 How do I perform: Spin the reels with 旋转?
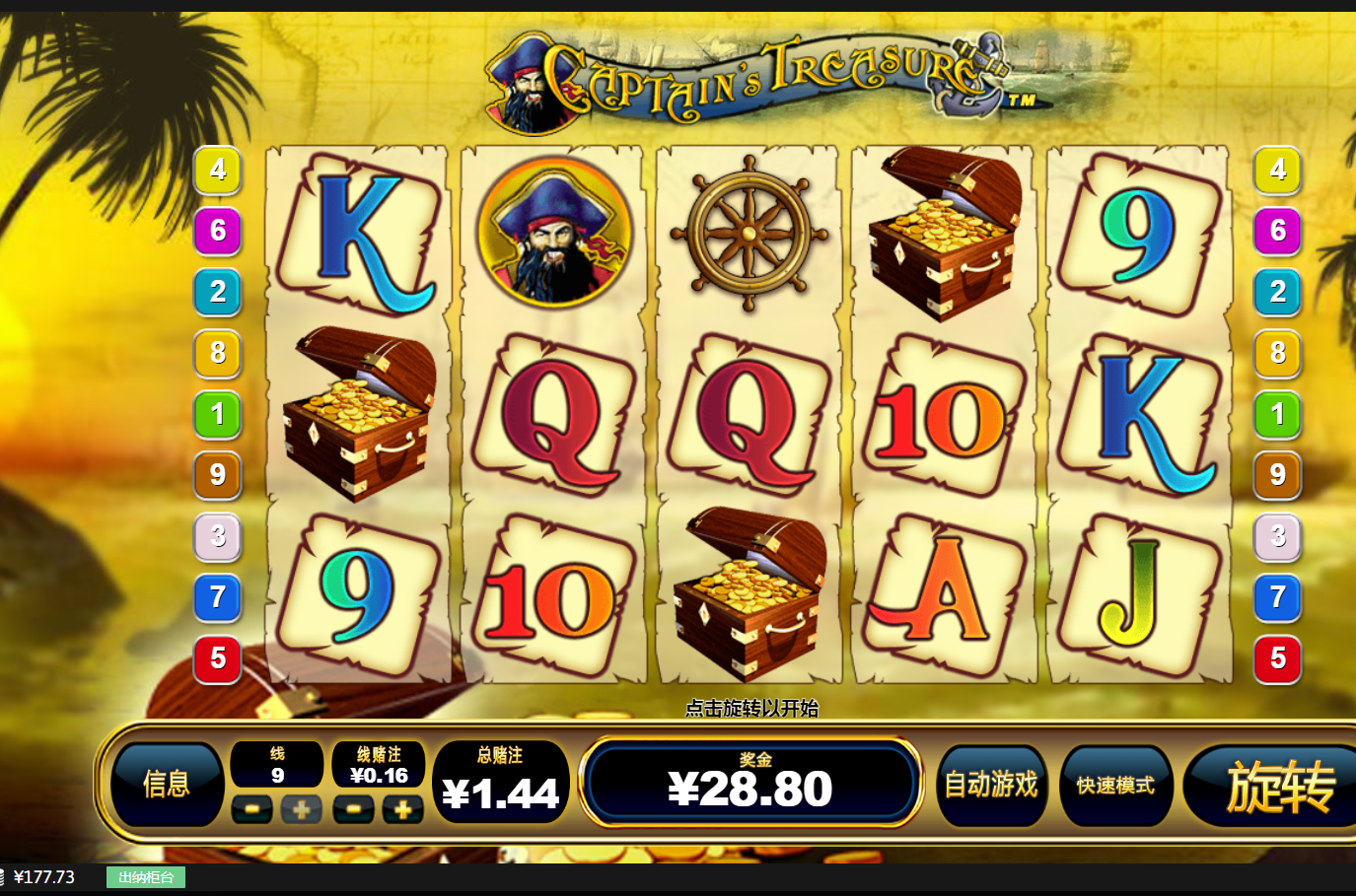tap(1278, 787)
